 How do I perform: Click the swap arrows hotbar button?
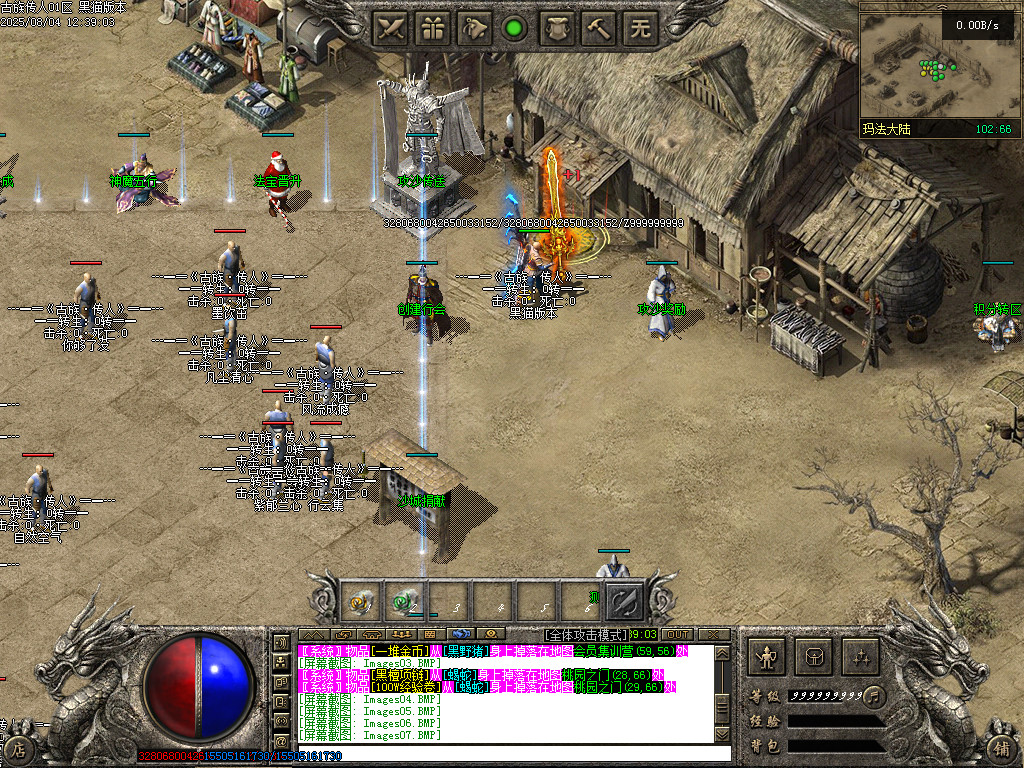[x=626, y=602]
